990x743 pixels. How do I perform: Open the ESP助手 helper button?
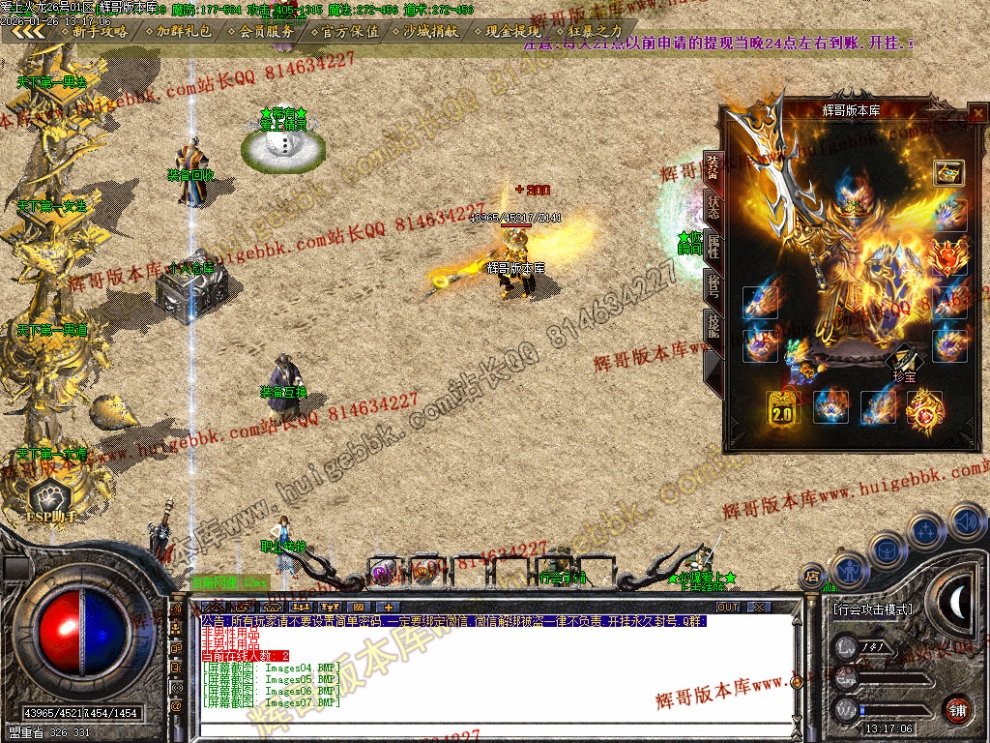(x=45, y=500)
